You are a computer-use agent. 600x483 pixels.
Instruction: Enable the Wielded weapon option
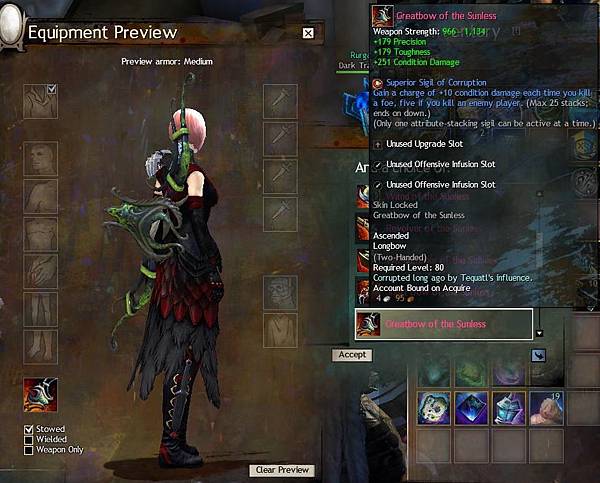[29, 439]
